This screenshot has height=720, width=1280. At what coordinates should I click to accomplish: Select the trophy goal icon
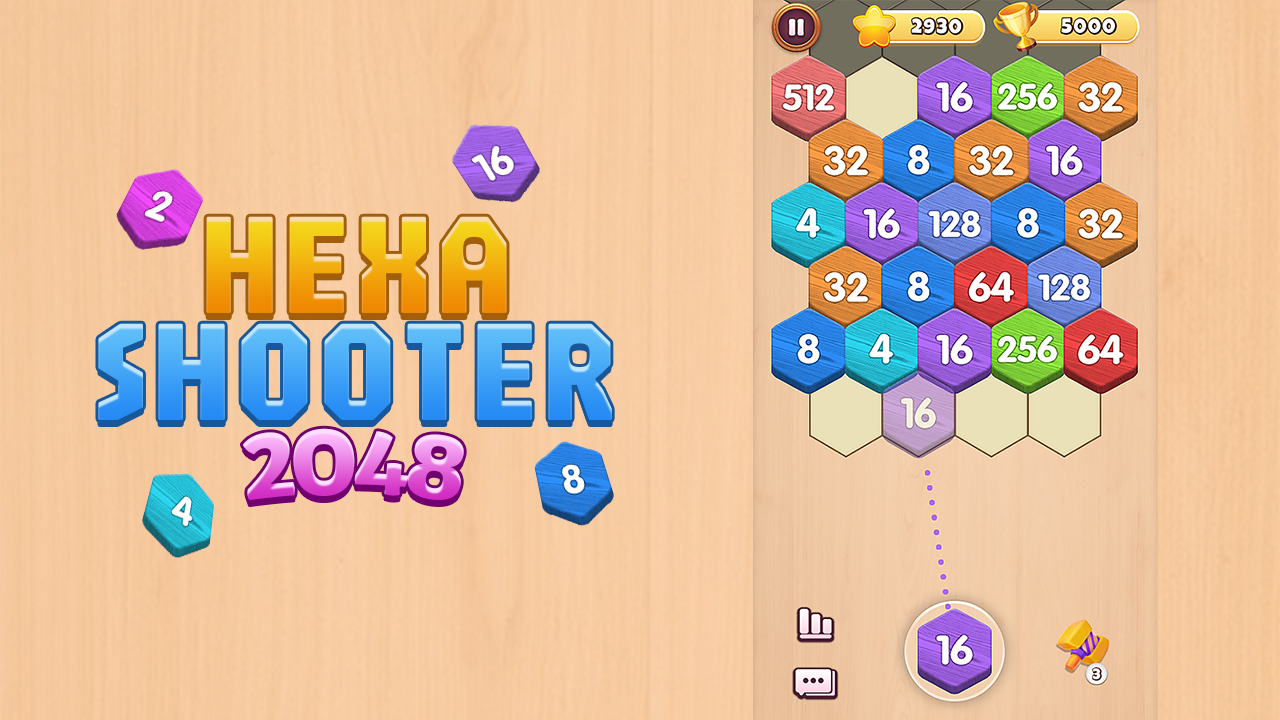click(1013, 24)
